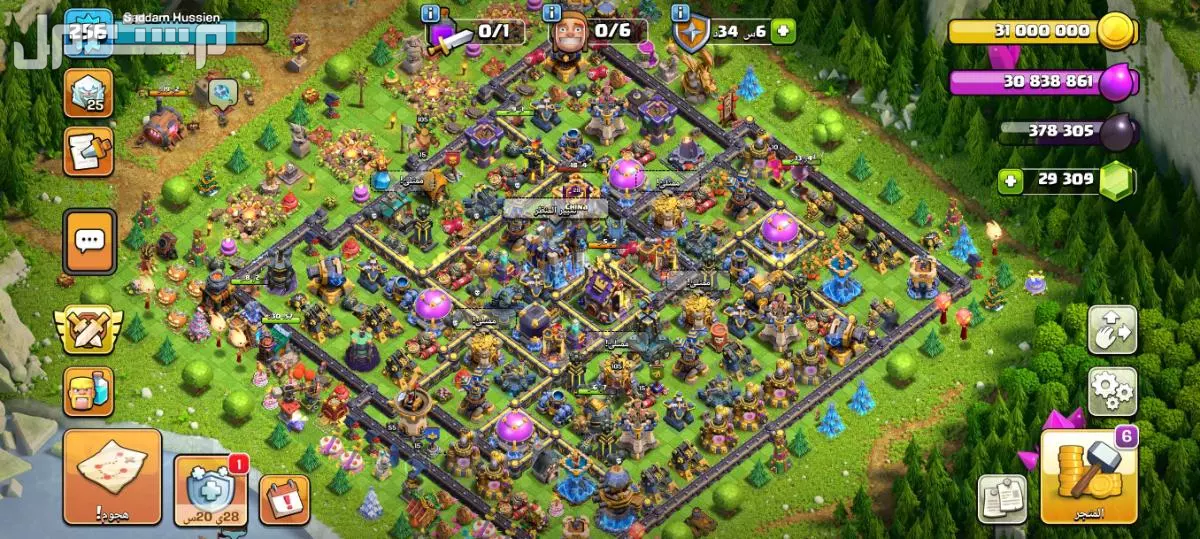This screenshot has height=539, width=1200.
Task: Open the Shop with the hammer and coins
Action: 1088,476
